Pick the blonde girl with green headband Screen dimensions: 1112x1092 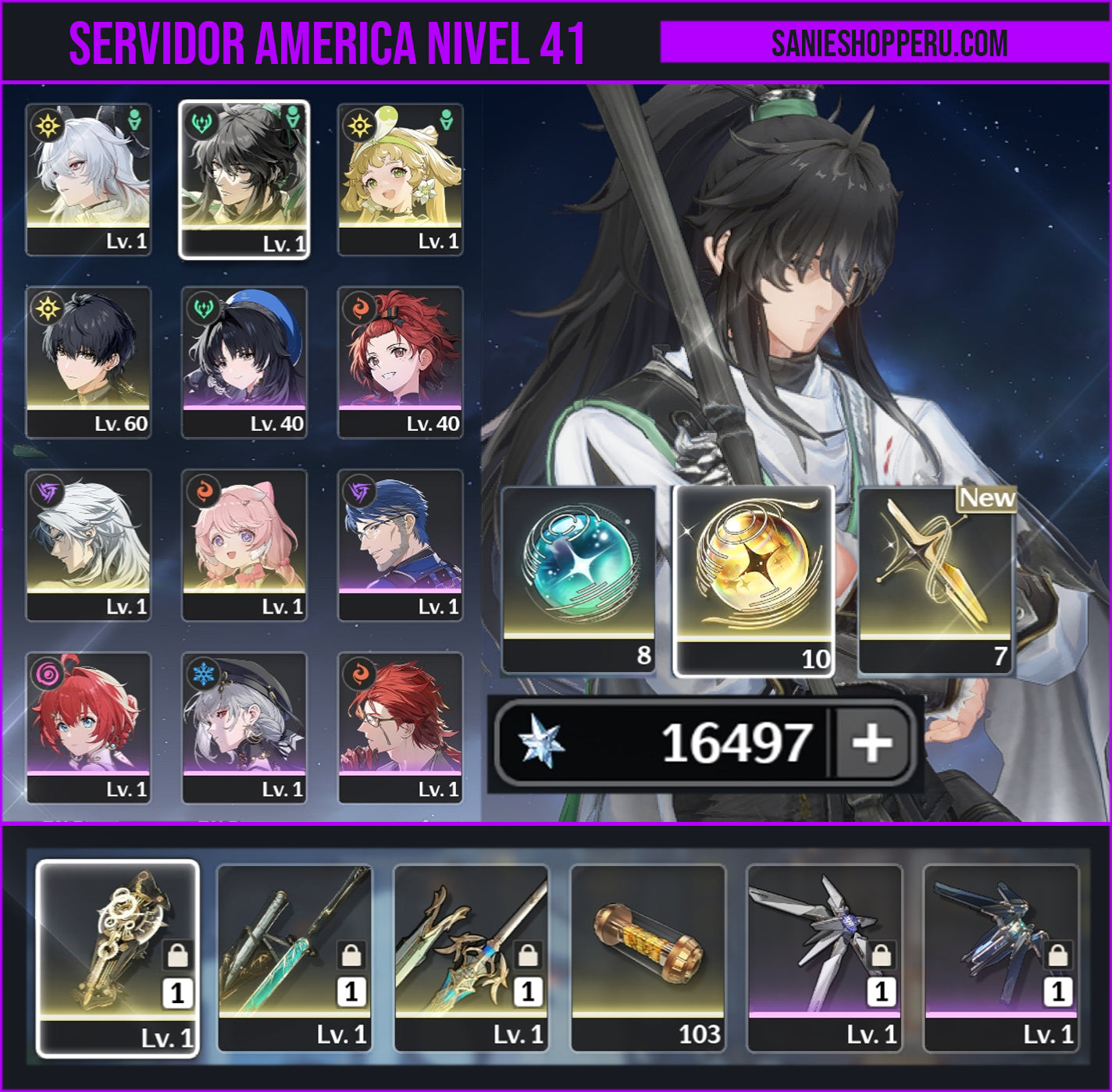point(401,179)
